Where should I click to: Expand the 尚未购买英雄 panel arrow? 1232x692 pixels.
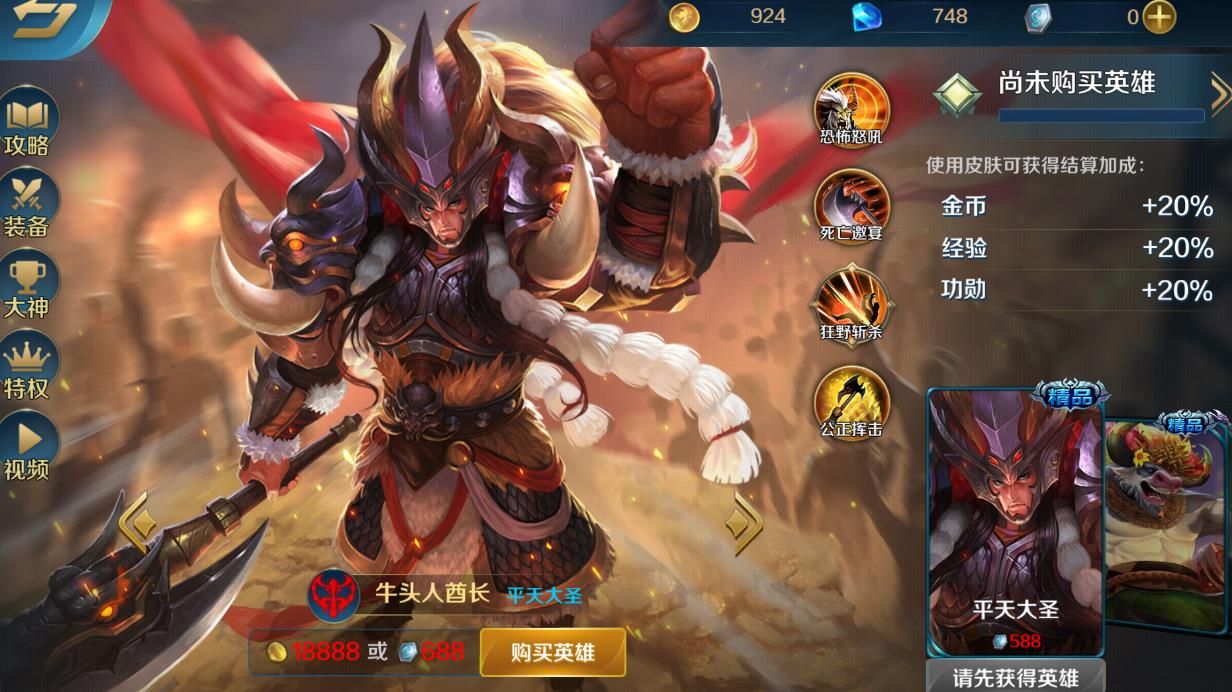(x=1219, y=95)
